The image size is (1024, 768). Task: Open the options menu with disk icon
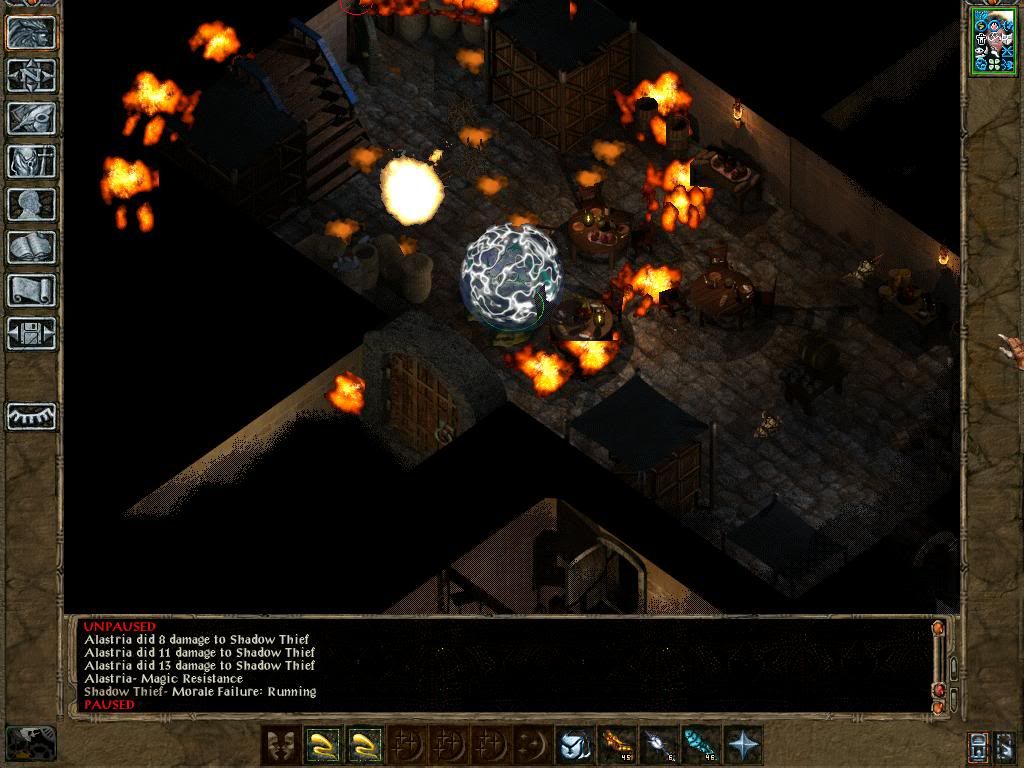(31, 333)
